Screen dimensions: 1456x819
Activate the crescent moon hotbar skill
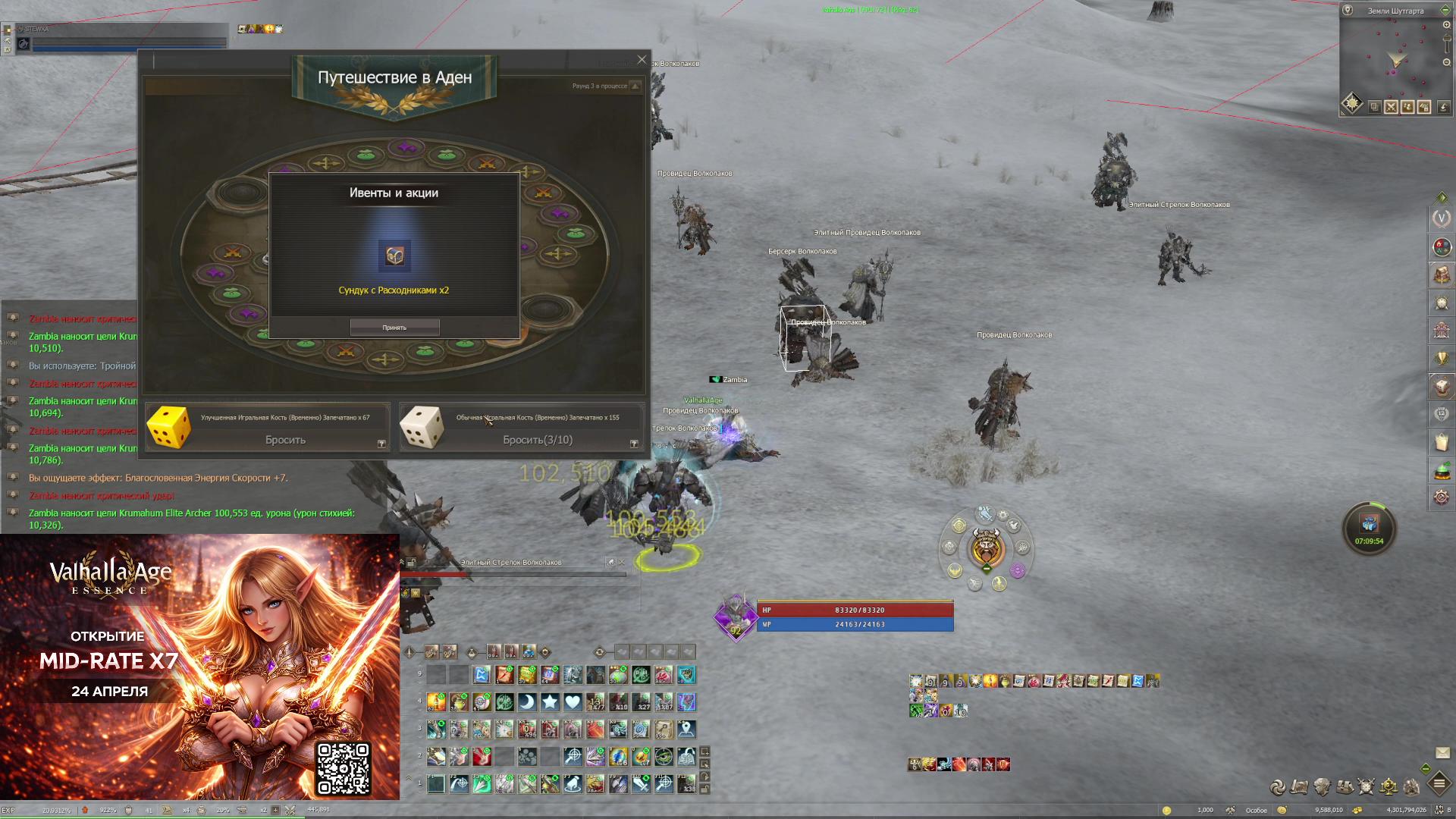(527, 702)
